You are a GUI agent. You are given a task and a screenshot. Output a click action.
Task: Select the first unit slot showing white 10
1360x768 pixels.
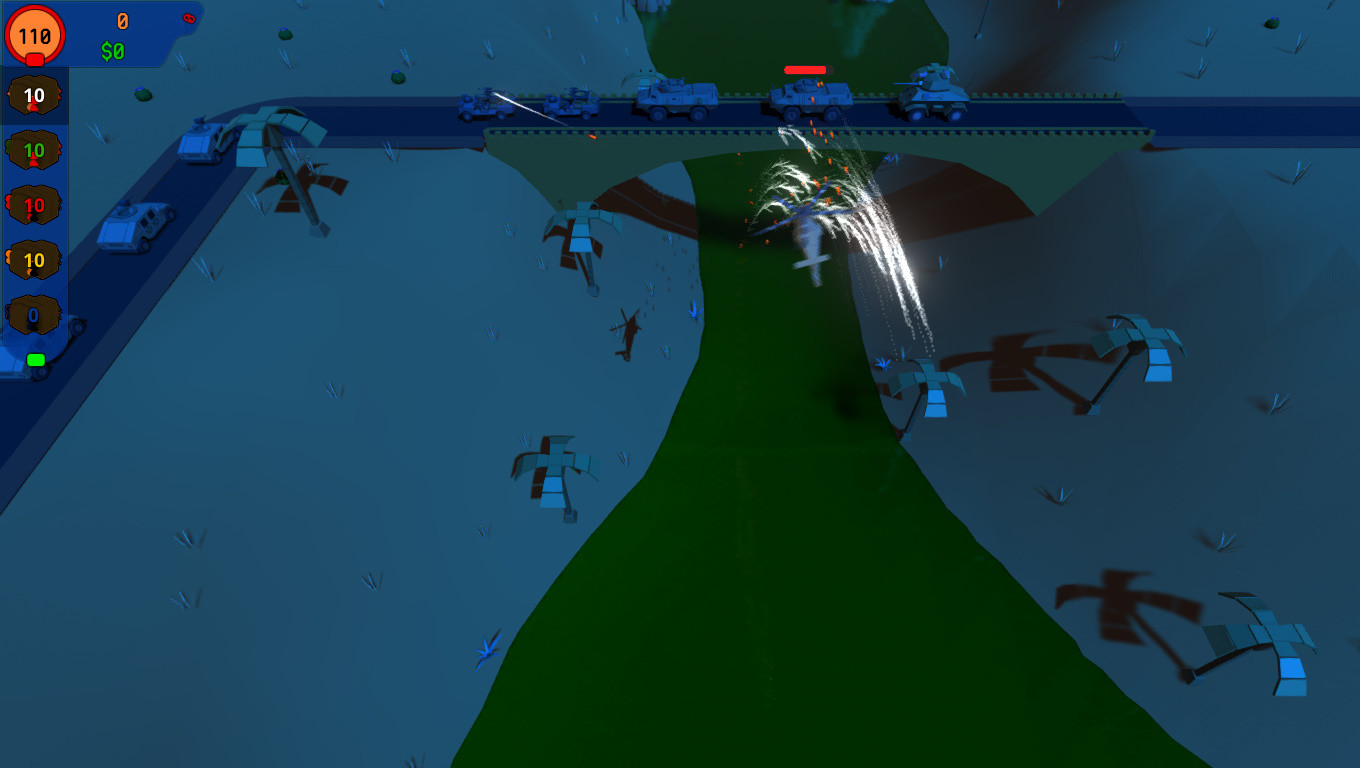click(33, 96)
